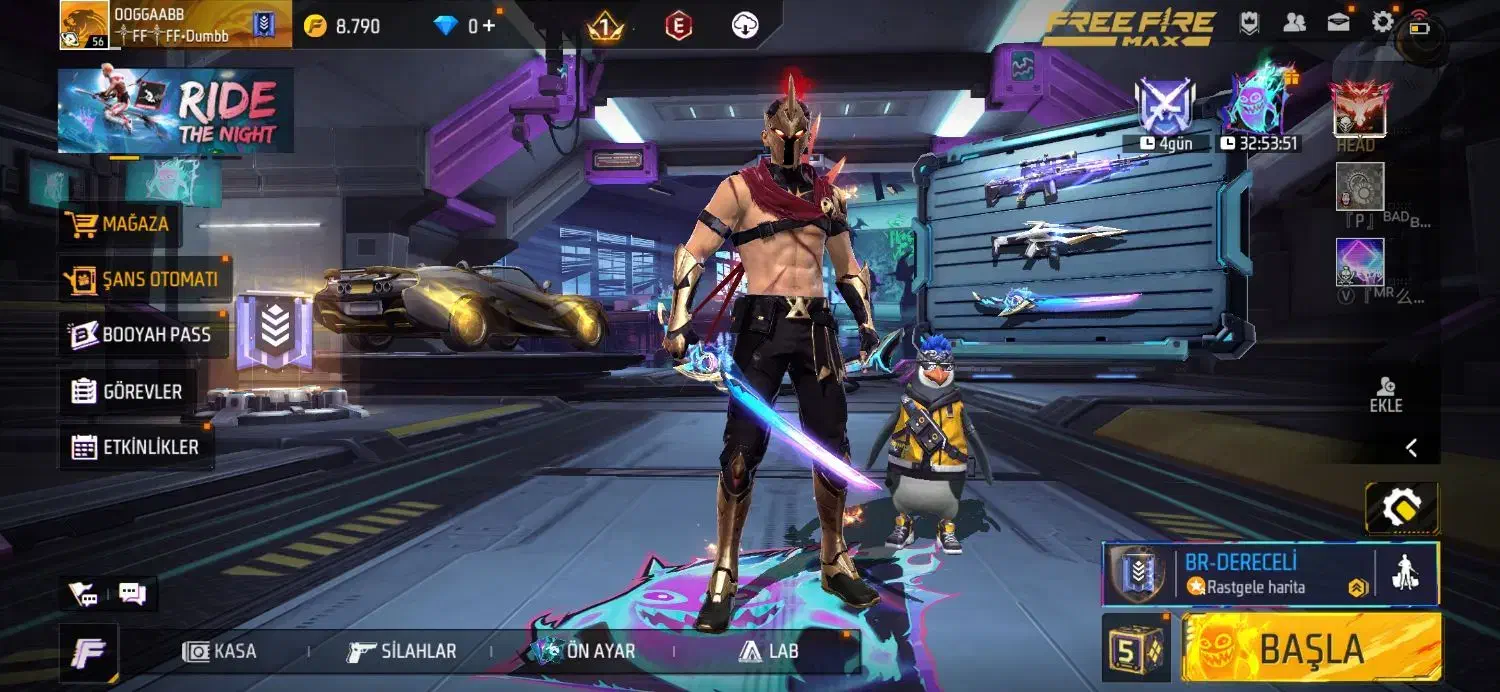
Task: Open the mail envelope icon
Action: point(1338,23)
